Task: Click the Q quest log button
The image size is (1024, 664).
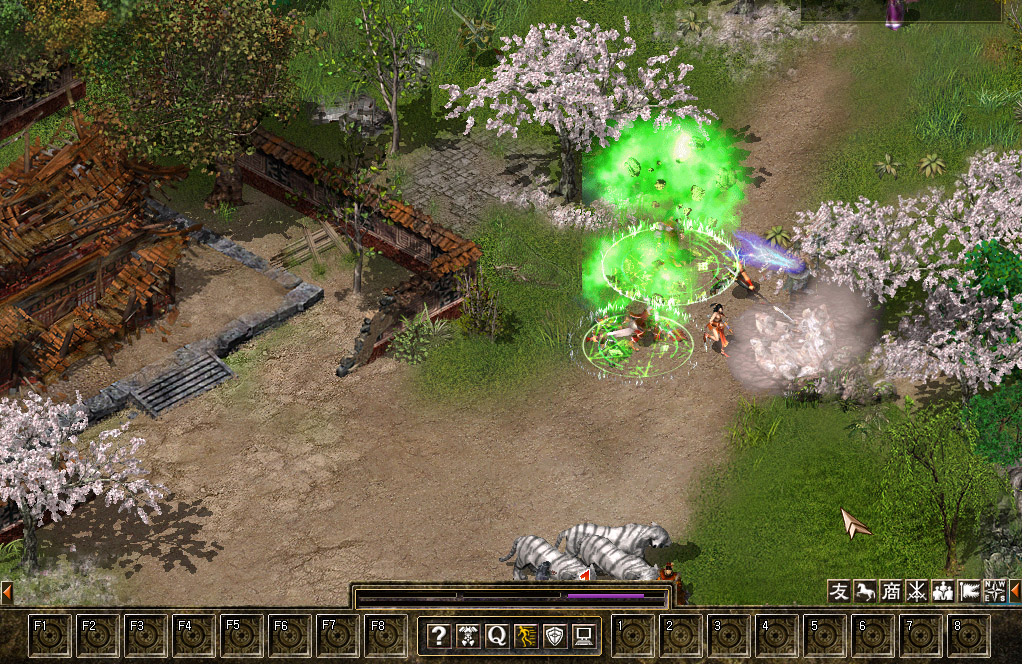Action: point(496,635)
